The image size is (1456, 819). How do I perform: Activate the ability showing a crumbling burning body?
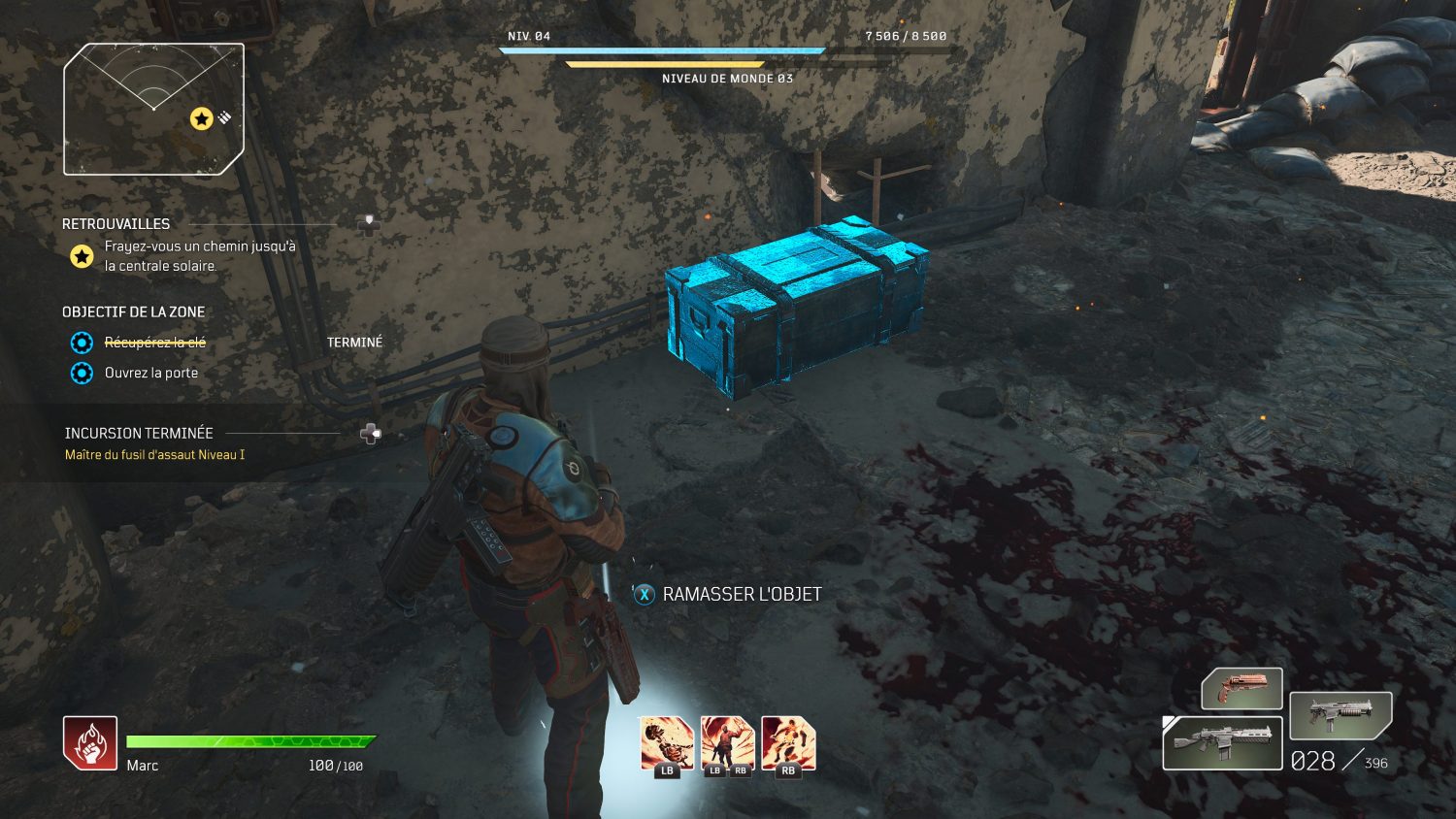[666, 744]
